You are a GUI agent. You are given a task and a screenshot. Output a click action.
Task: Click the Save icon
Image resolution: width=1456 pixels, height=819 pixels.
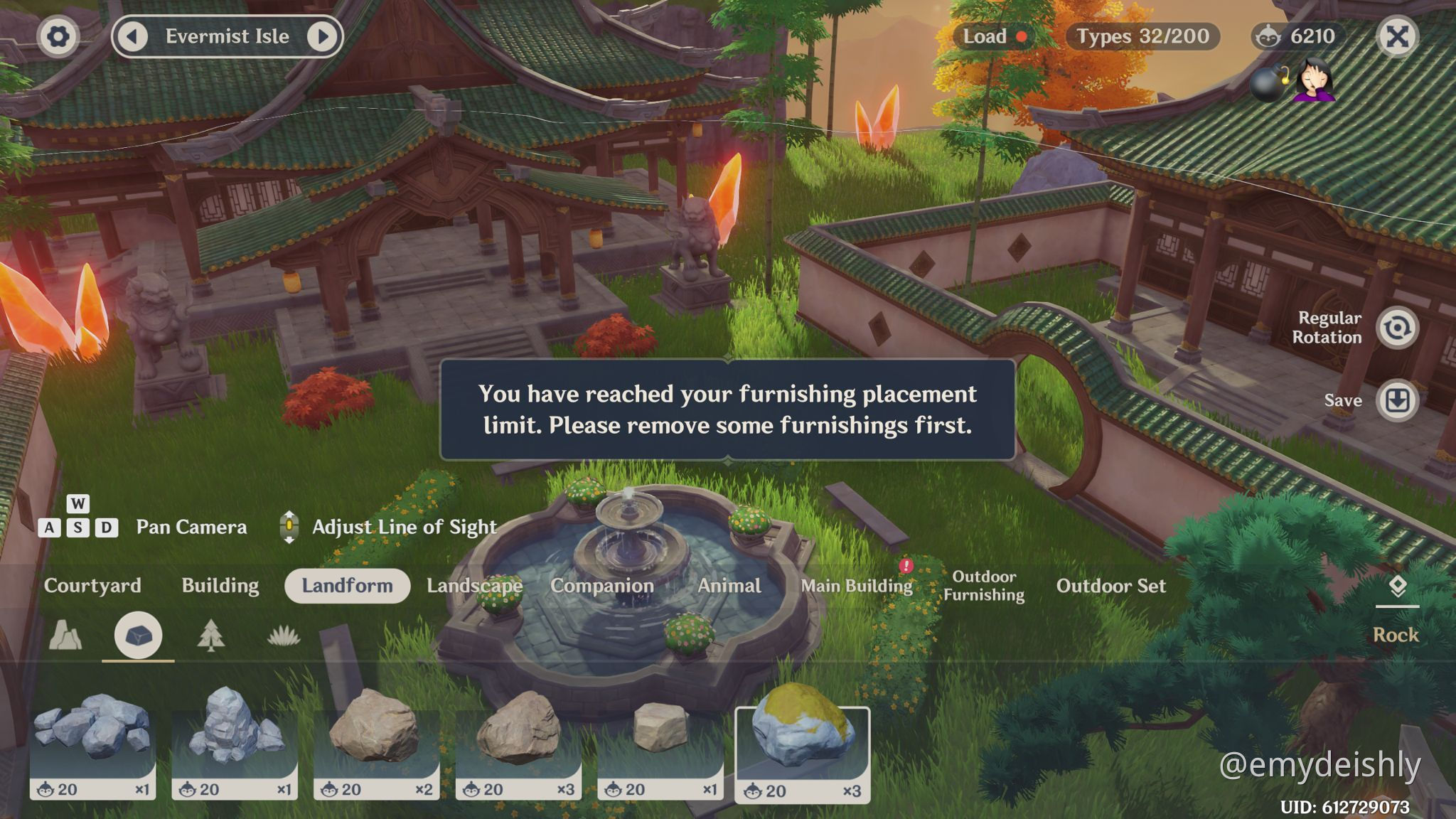(1396, 400)
